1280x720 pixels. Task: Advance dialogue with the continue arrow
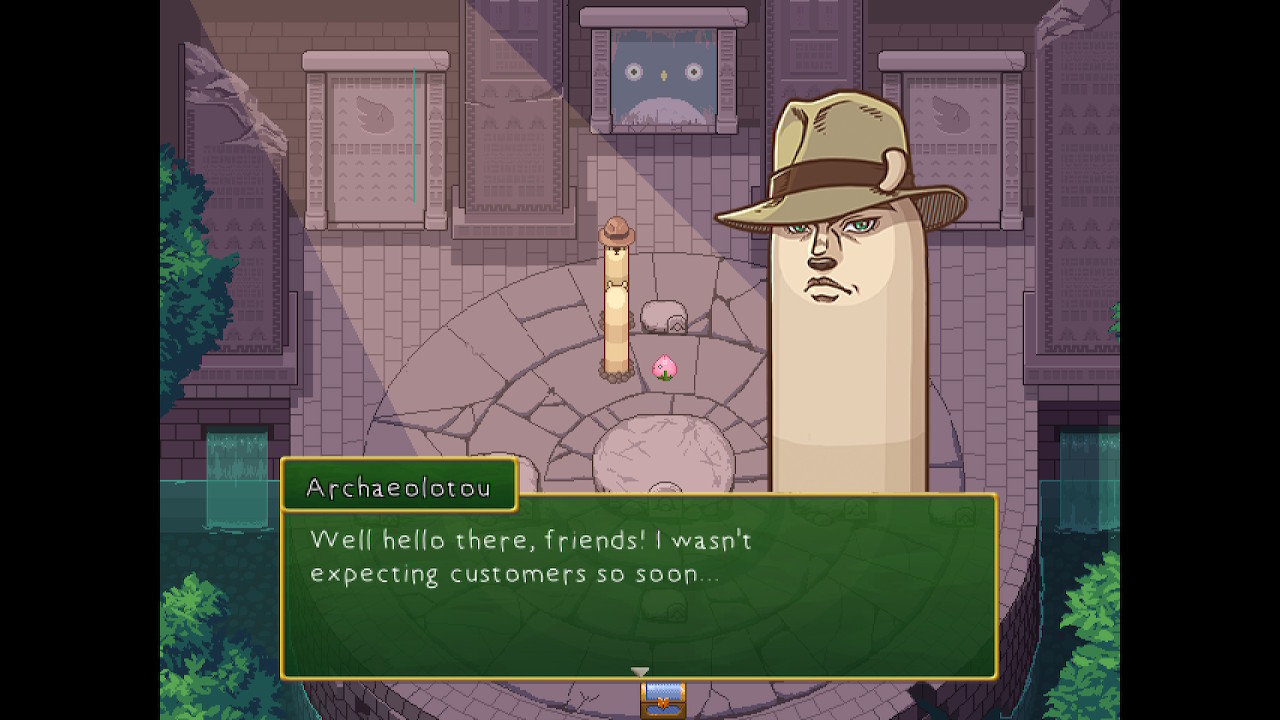point(640,672)
